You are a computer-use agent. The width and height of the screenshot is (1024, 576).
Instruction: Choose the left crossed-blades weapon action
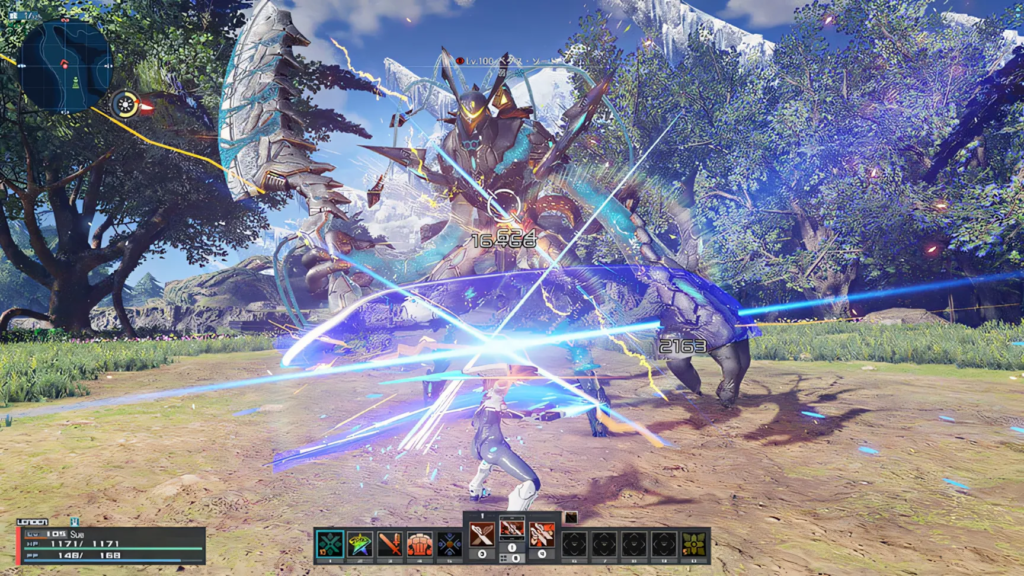482,534
